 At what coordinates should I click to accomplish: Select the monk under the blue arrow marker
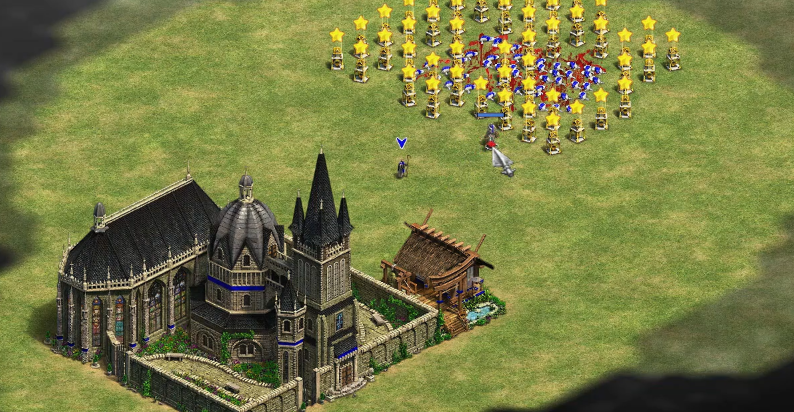tap(401, 167)
